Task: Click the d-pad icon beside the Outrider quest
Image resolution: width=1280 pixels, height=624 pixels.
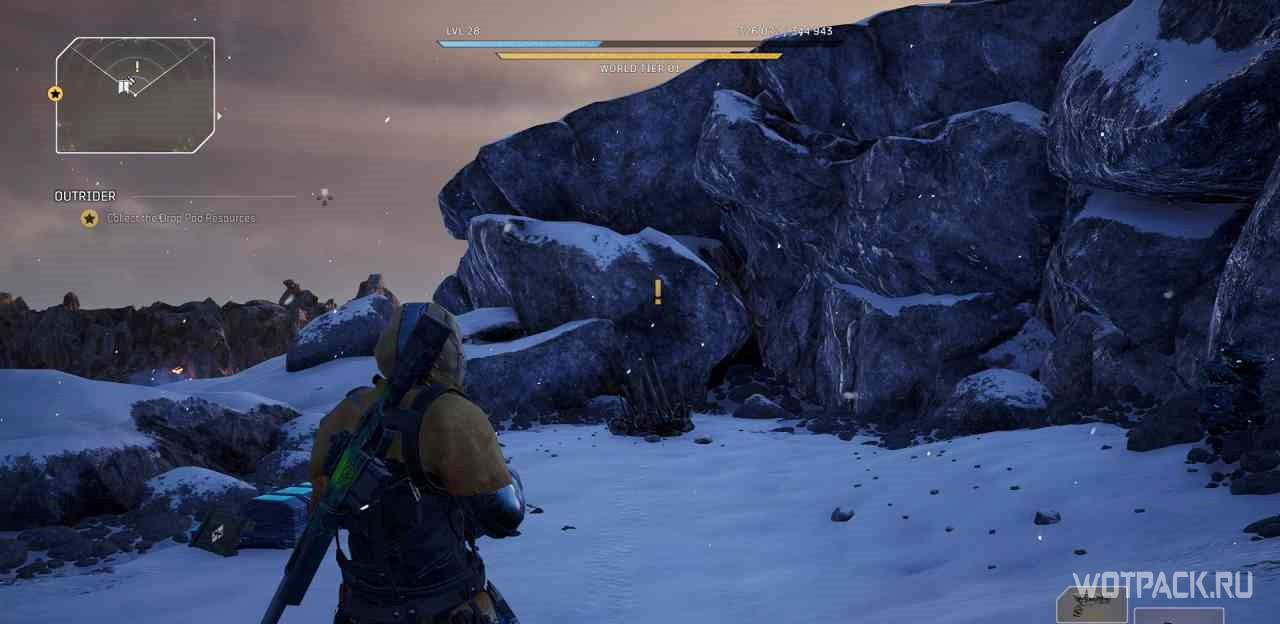Action: (324, 197)
